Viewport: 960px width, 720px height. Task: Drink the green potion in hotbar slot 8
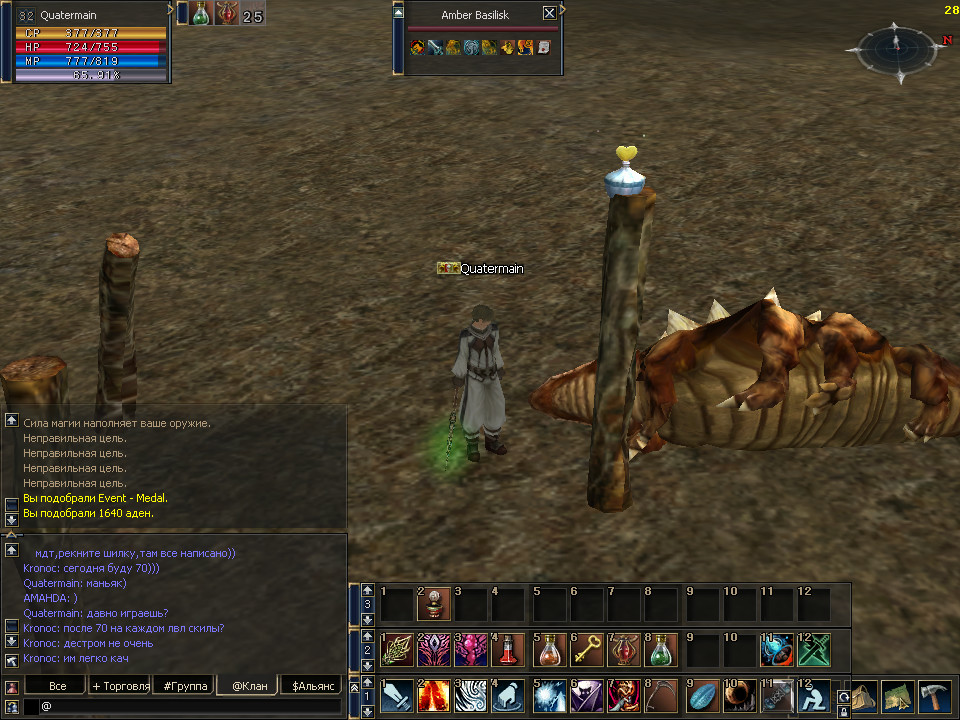pos(660,650)
